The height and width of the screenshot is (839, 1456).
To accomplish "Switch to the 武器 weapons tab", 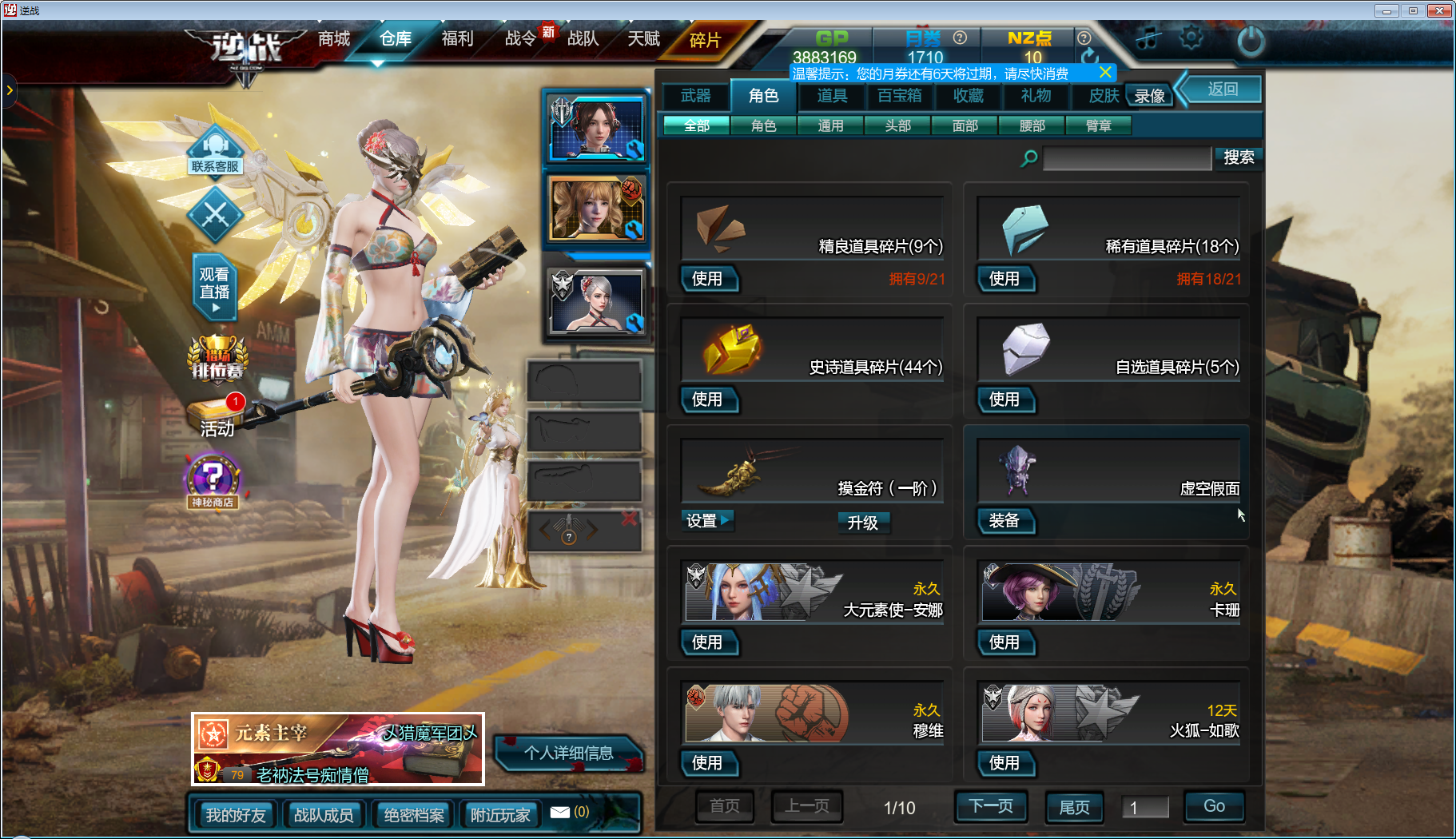I will click(695, 96).
